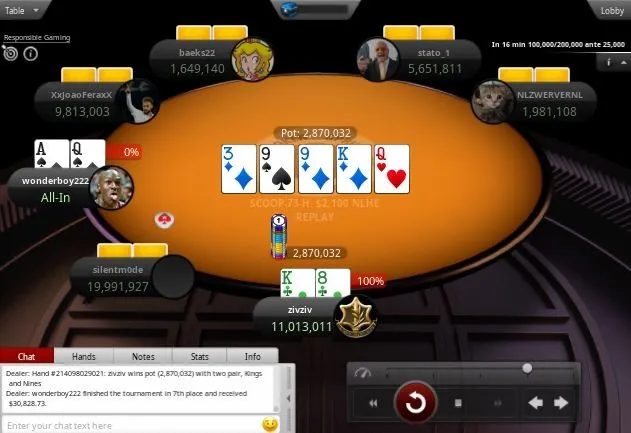
Task: Adjust the replay speed slider handle
Action: [x=527, y=369]
